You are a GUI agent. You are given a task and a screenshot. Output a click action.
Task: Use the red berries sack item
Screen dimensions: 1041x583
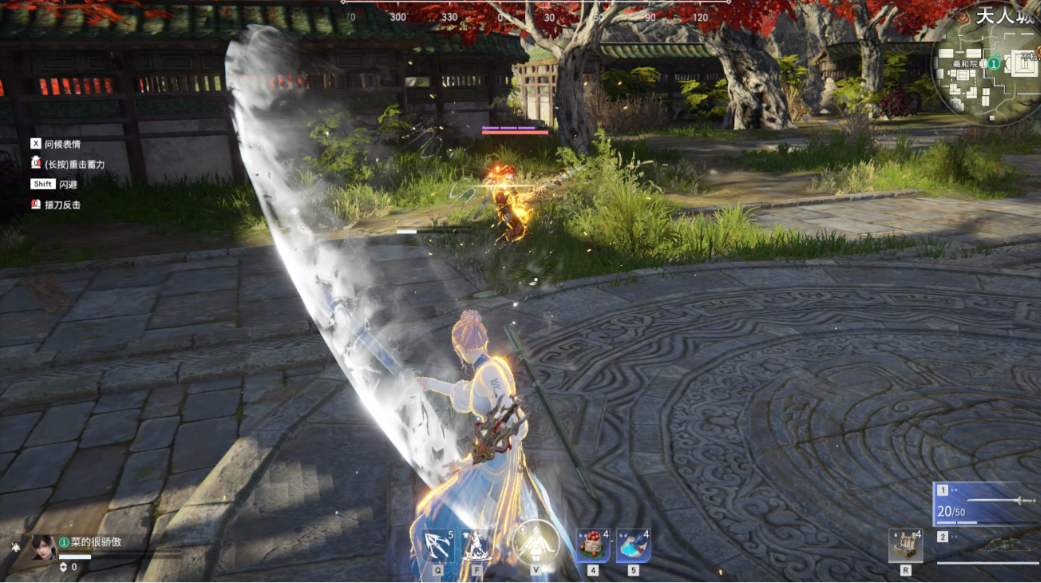pos(593,546)
